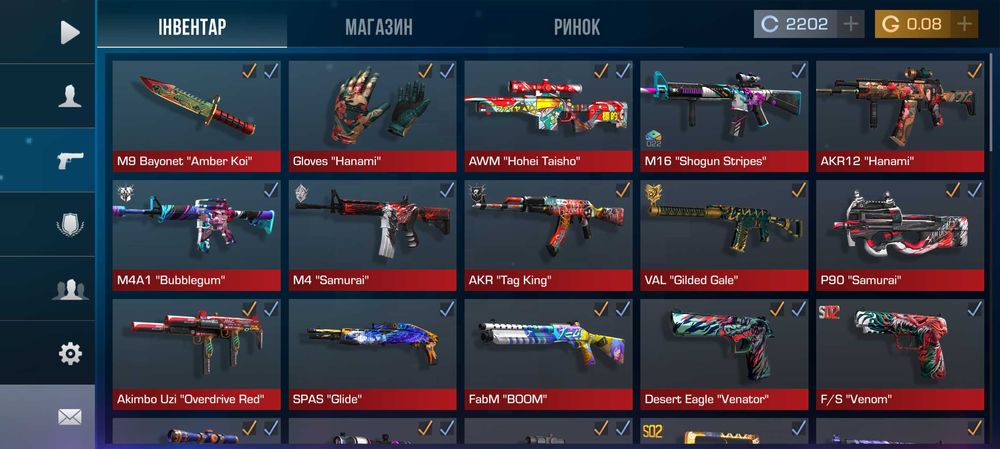Select the VAL "Gilded Gale" skin

pyautogui.click(x=724, y=234)
